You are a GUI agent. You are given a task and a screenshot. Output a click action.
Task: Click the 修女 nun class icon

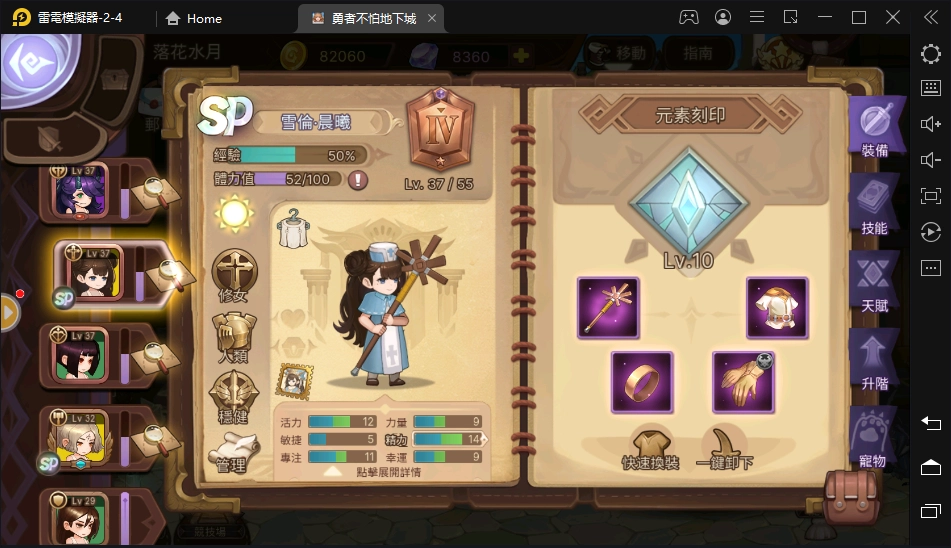[234, 275]
